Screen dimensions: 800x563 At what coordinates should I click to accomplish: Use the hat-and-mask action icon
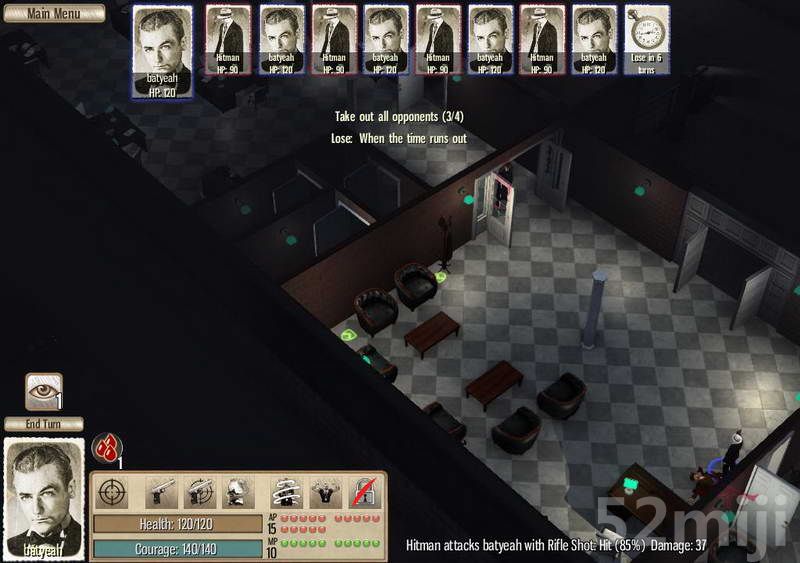237,492
